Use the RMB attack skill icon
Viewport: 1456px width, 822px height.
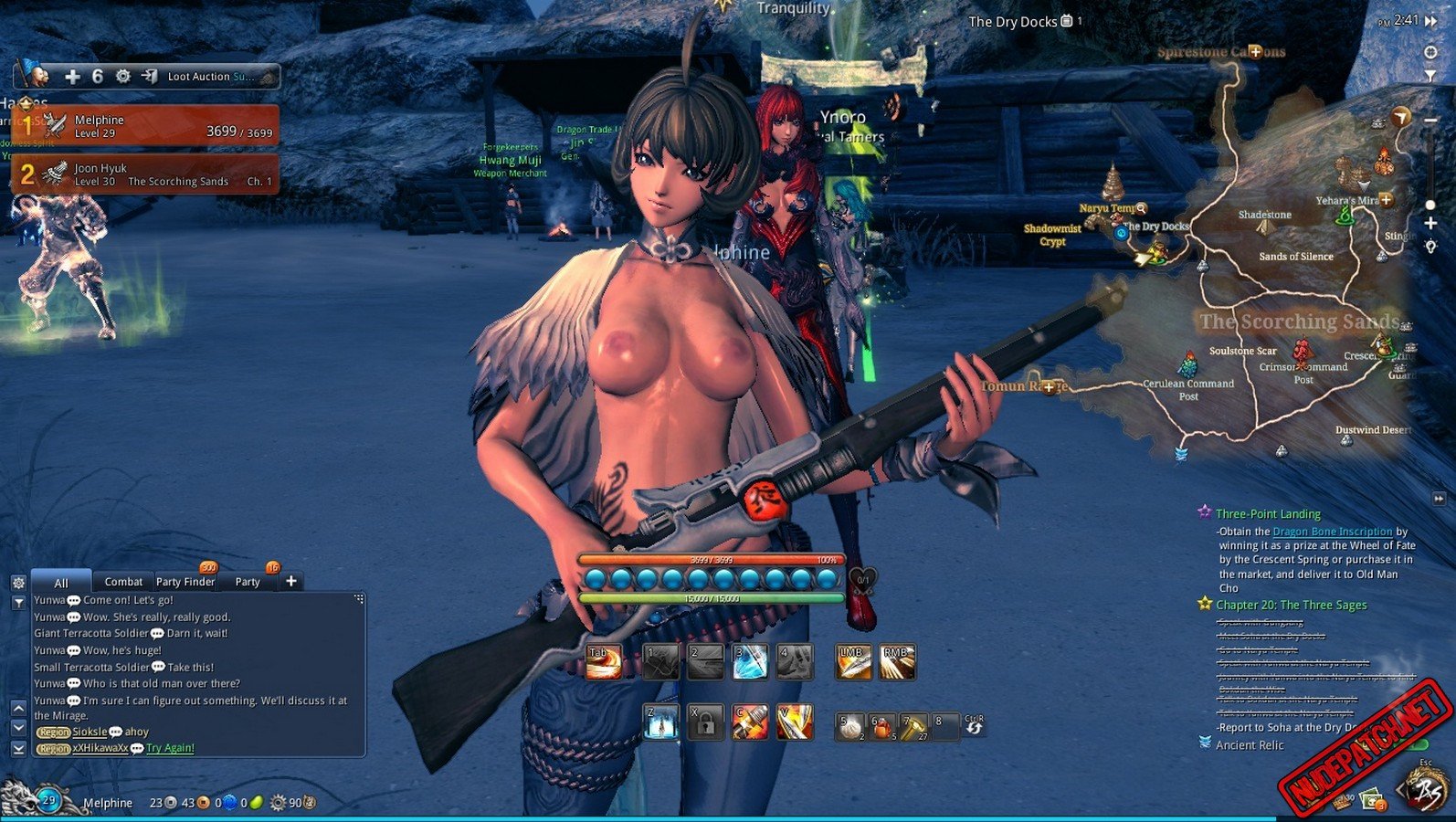tap(897, 662)
